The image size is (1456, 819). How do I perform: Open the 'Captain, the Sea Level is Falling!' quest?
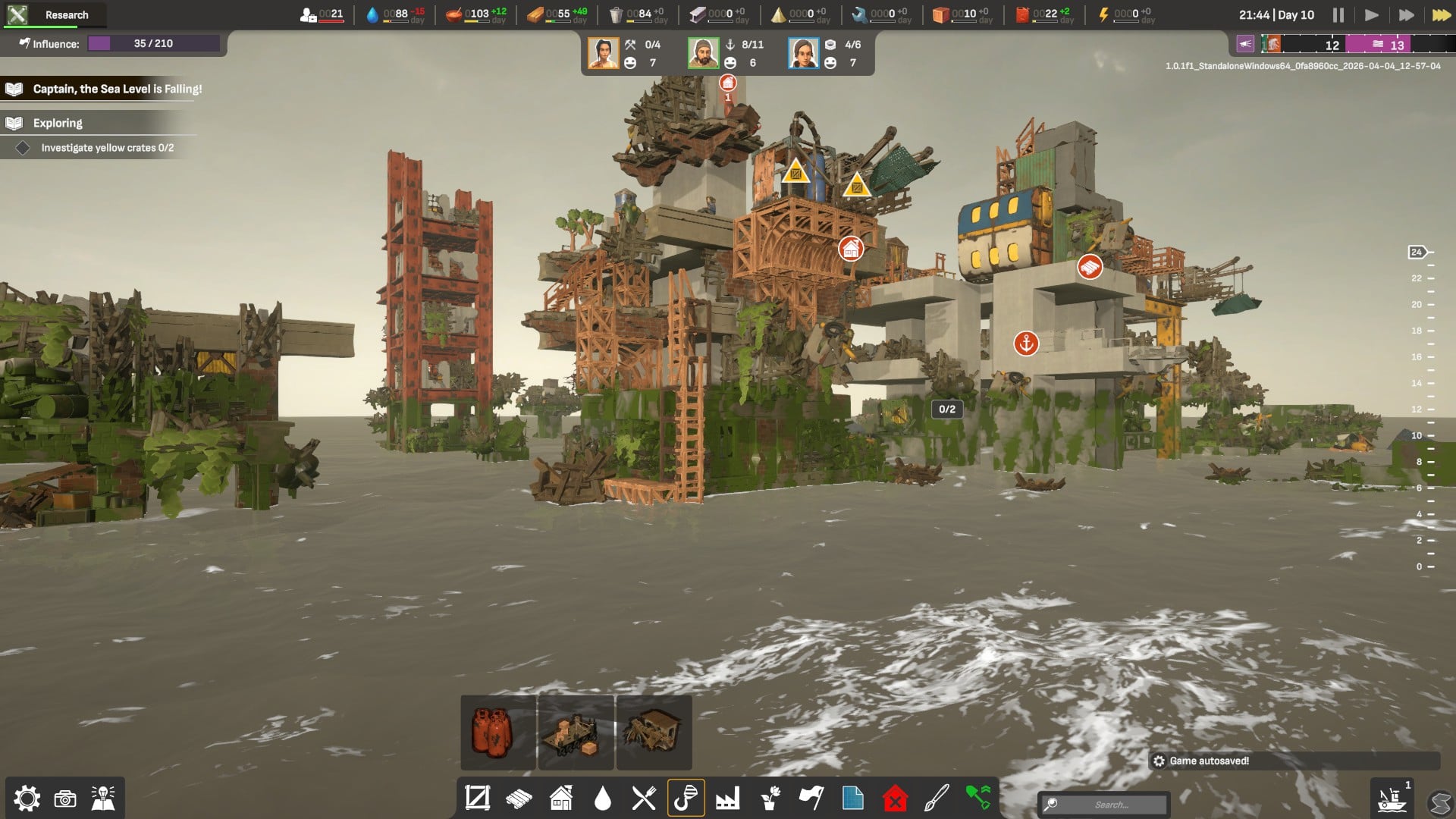[x=117, y=89]
